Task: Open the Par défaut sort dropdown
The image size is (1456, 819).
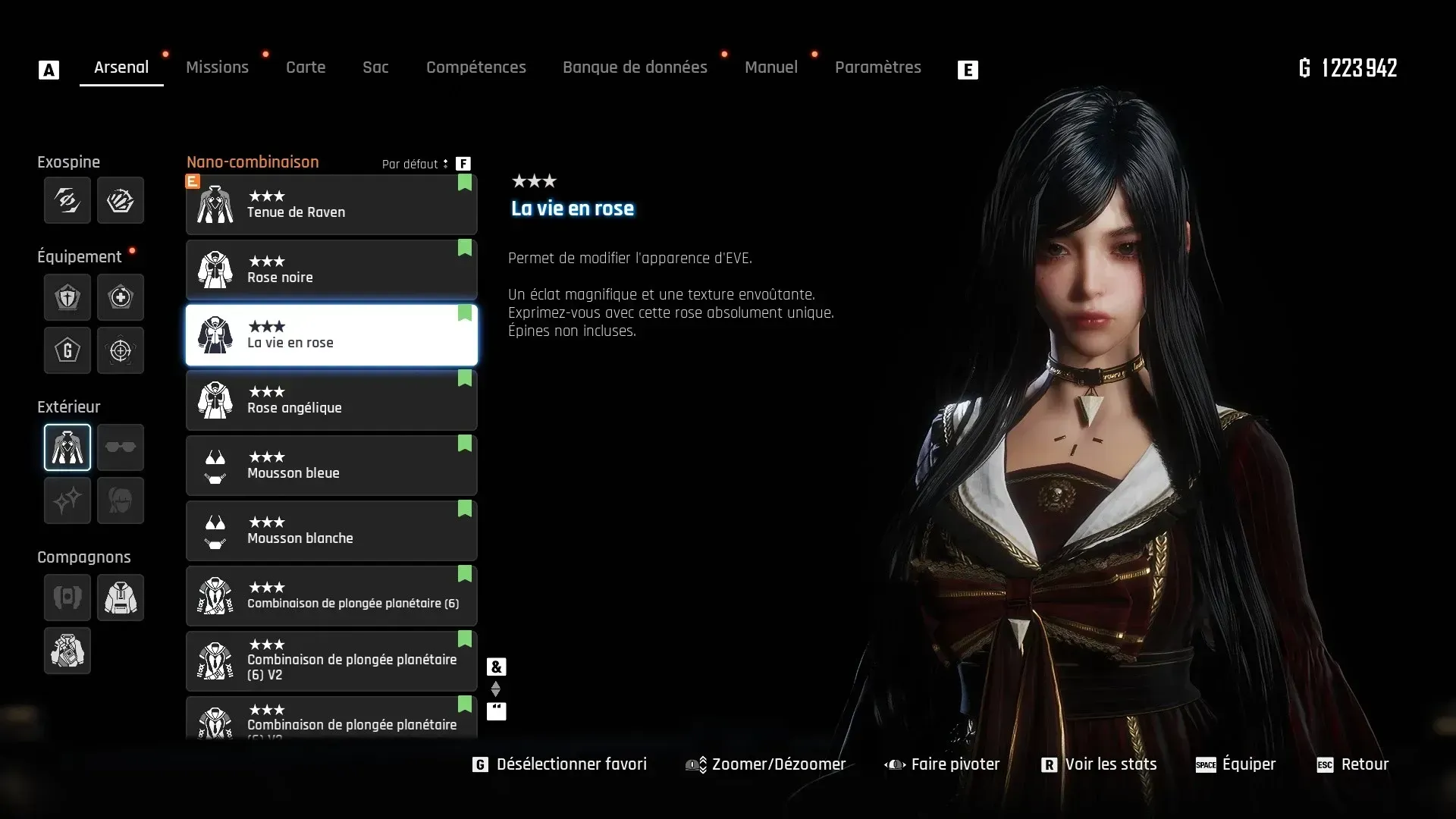Action: coord(415,164)
